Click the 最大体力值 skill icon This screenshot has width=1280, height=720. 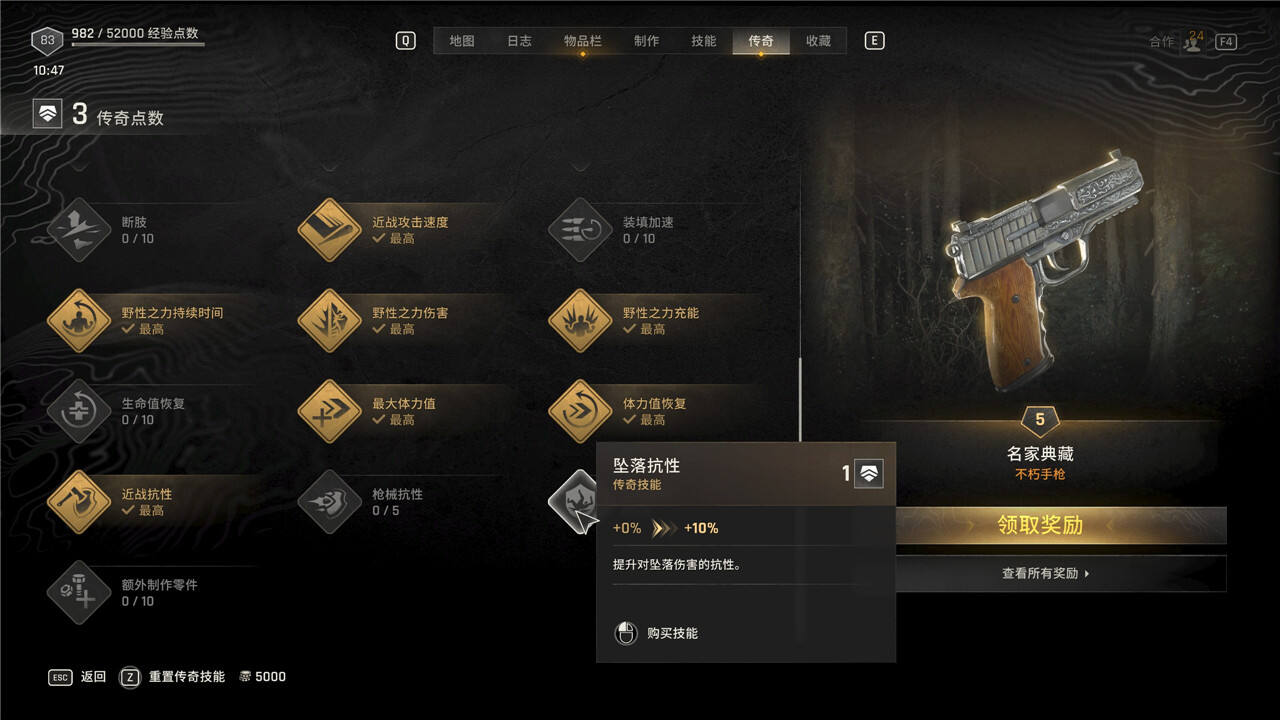click(x=329, y=411)
